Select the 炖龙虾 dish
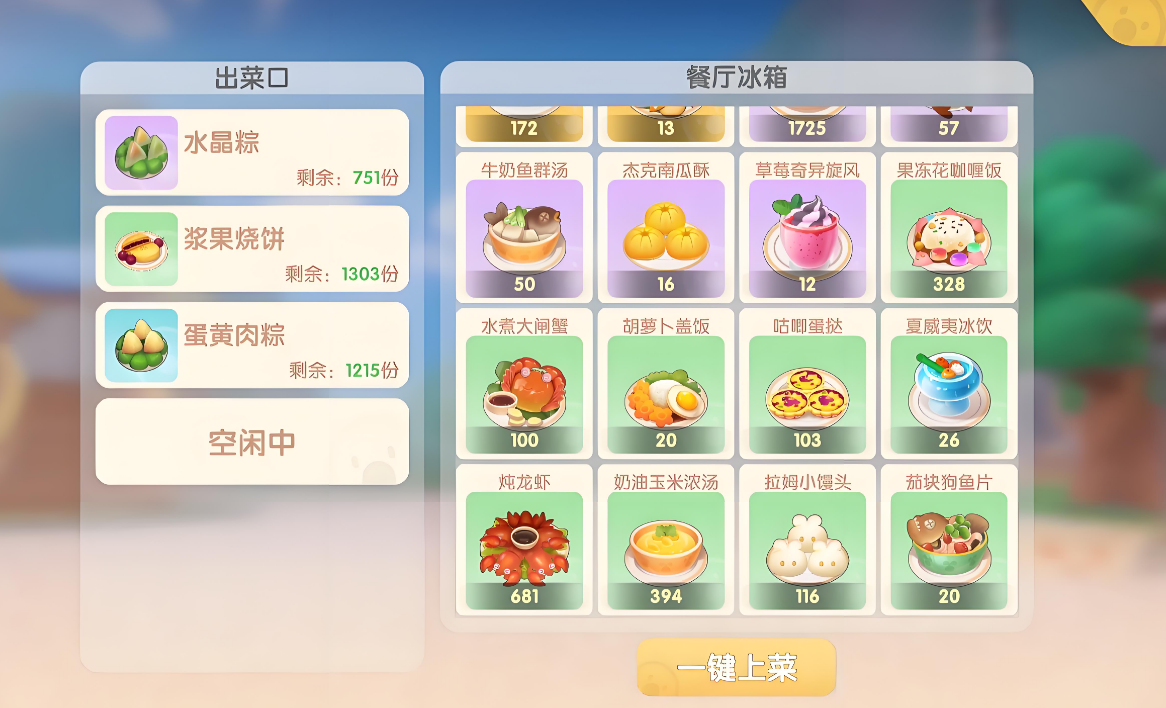This screenshot has height=708, width=1166. point(524,540)
